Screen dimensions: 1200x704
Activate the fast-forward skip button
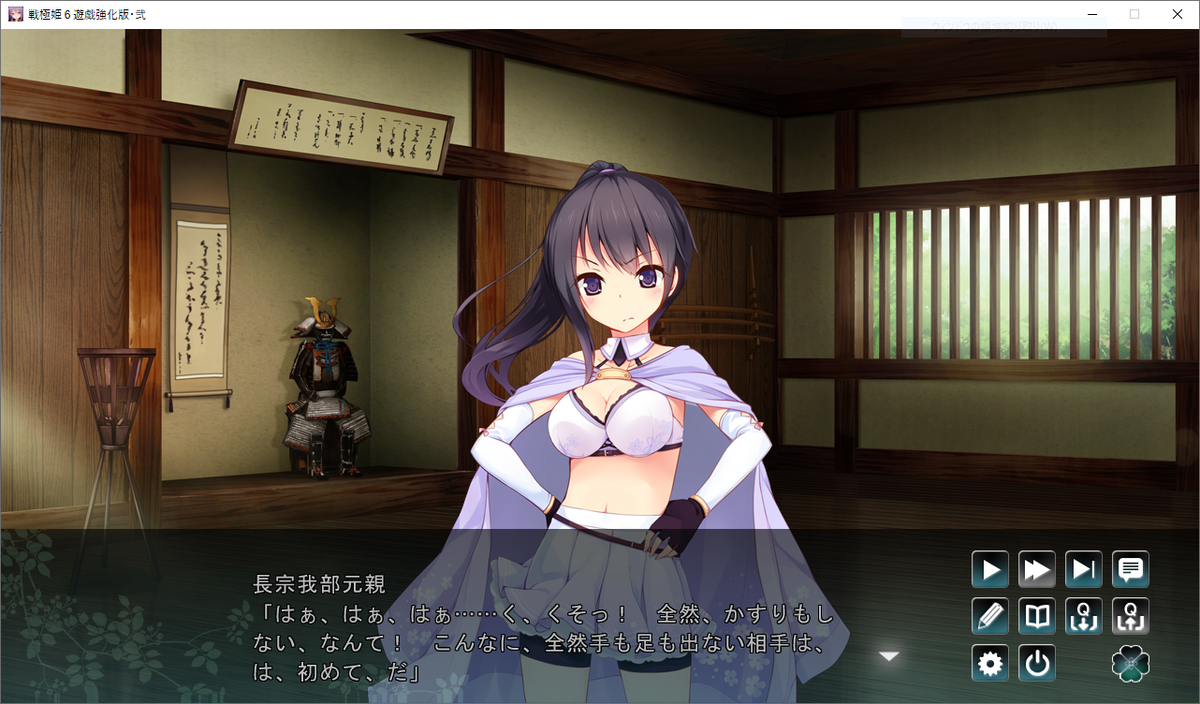pos(1037,570)
